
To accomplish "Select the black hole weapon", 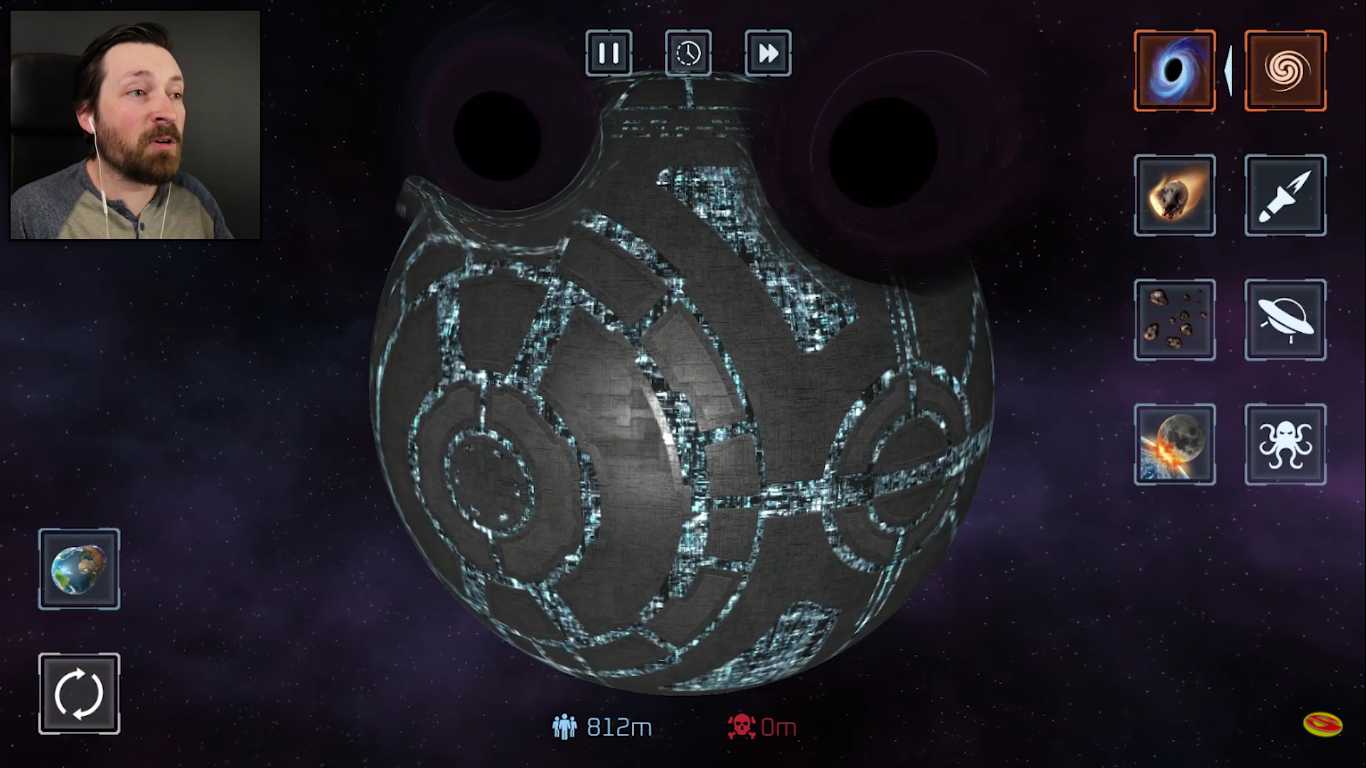I will pyautogui.click(x=1175, y=70).
